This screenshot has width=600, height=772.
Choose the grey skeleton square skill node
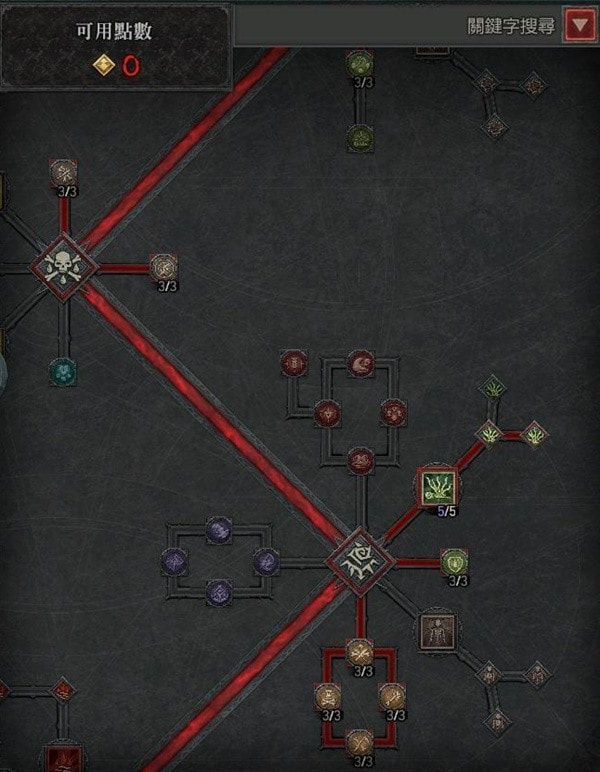click(x=436, y=630)
